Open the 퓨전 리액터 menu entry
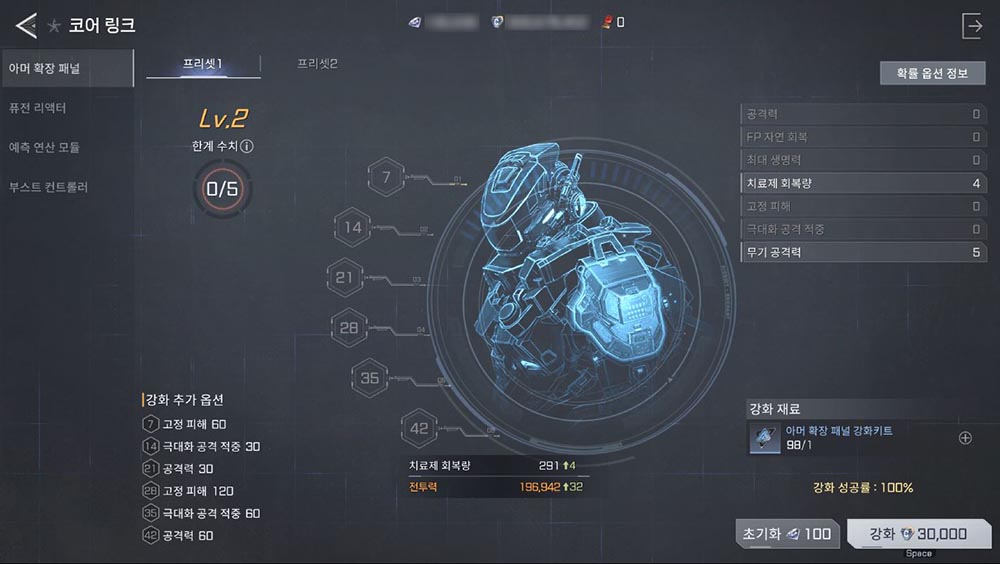 click(x=66, y=108)
